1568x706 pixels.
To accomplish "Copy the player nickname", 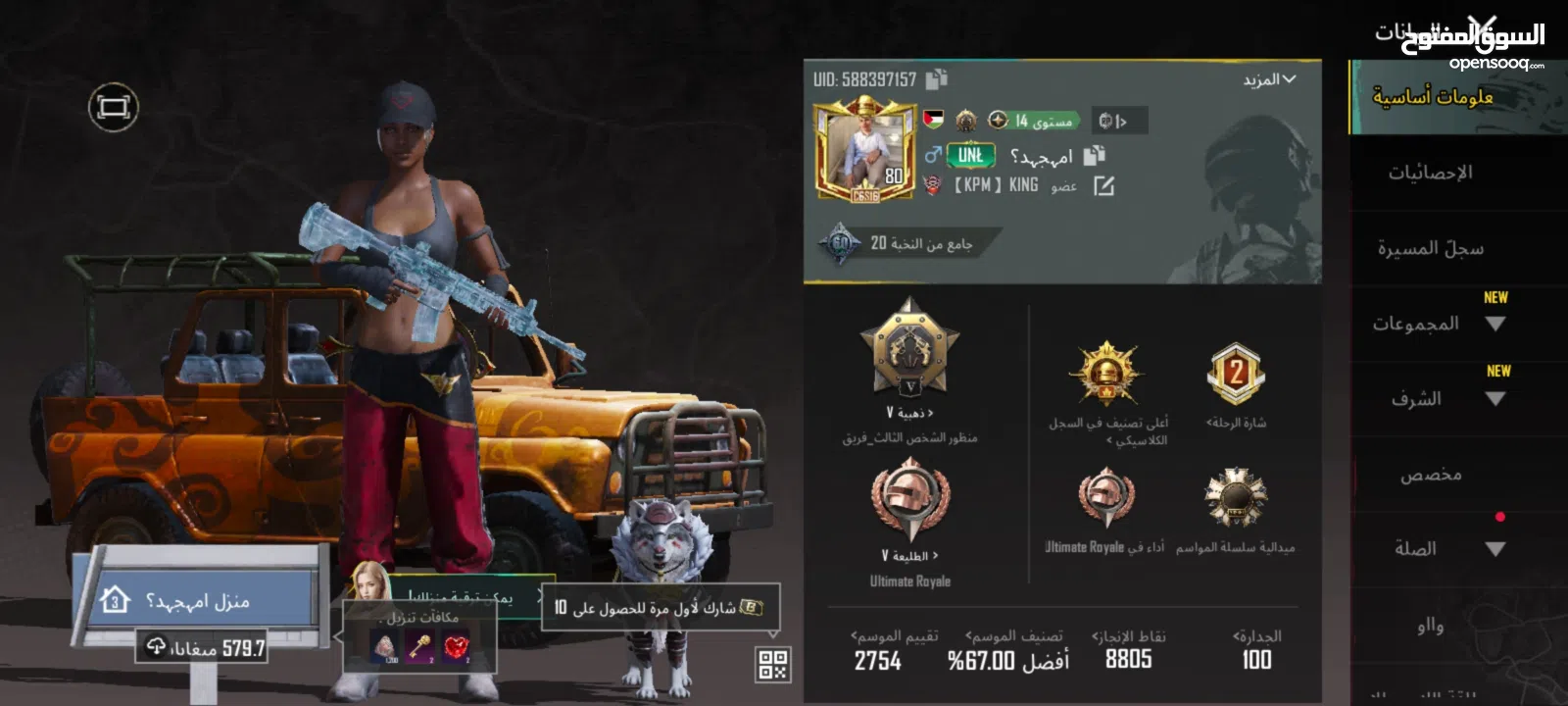I will click(1094, 155).
